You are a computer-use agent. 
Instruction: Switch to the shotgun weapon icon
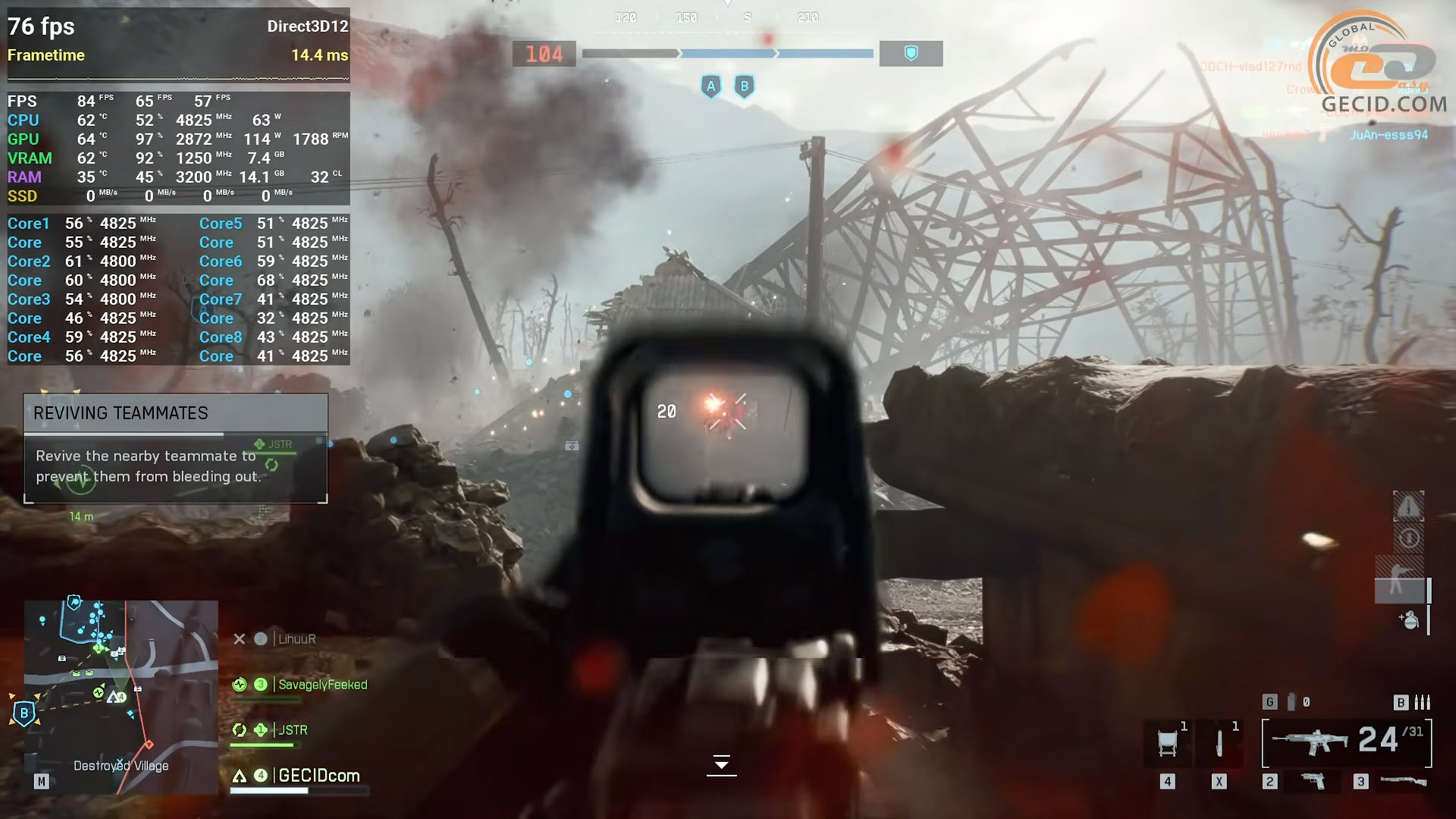point(1403,781)
